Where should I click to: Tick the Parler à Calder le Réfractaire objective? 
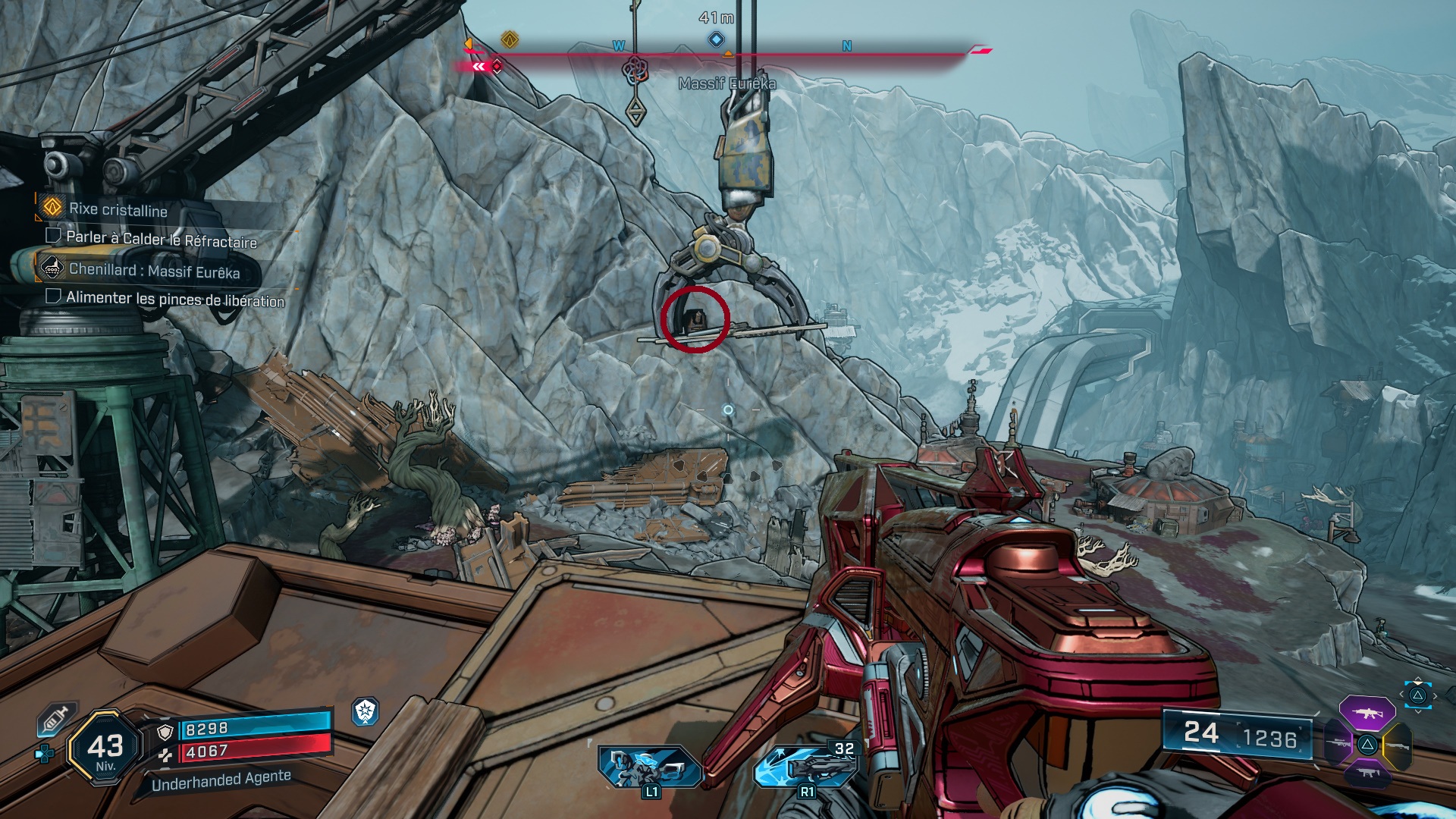54,236
